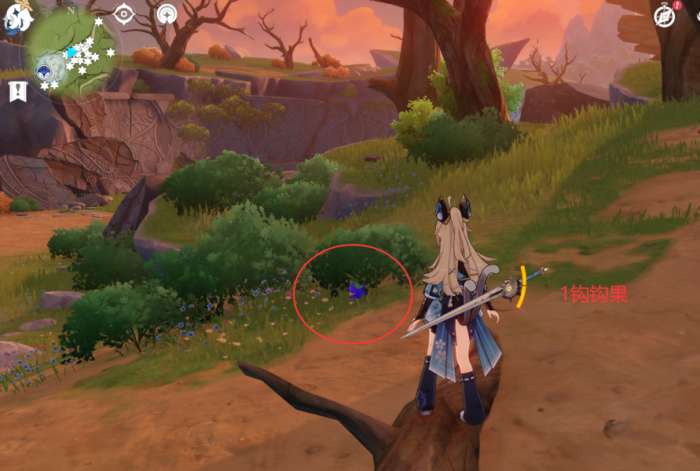The height and width of the screenshot is (471, 700).
Task: Open the quest banner with exclamation mark
Action: (17, 91)
